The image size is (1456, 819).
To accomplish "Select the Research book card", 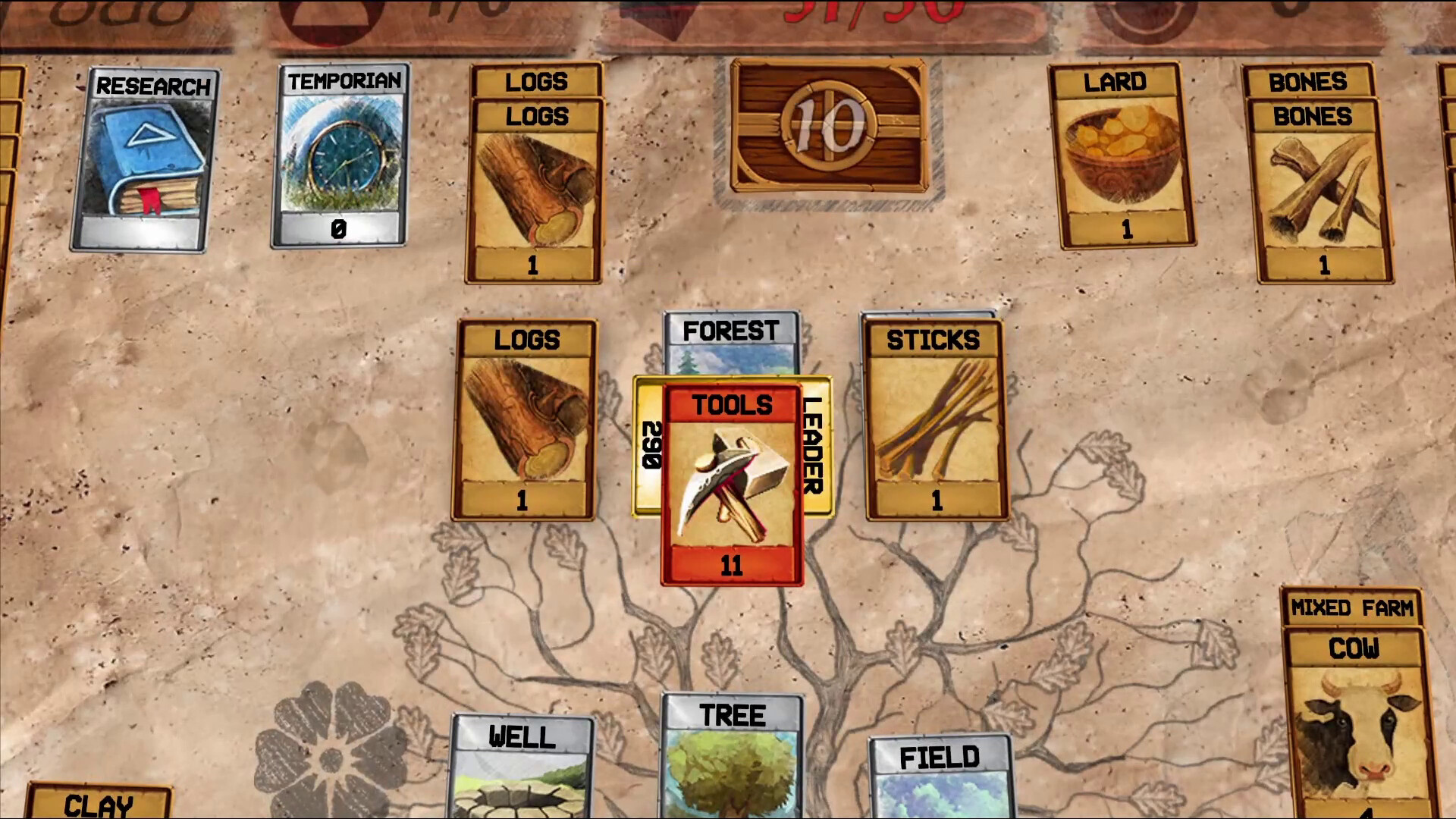I will (x=150, y=163).
